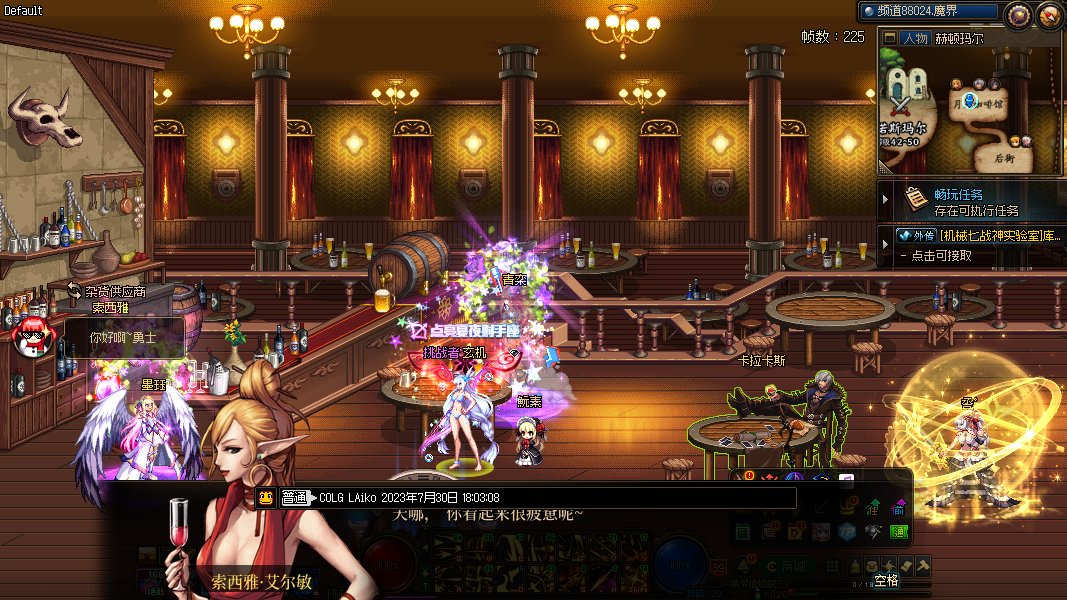Click the hammer icon in the bottom bar
This screenshot has height=600, width=1067.
tap(923, 565)
